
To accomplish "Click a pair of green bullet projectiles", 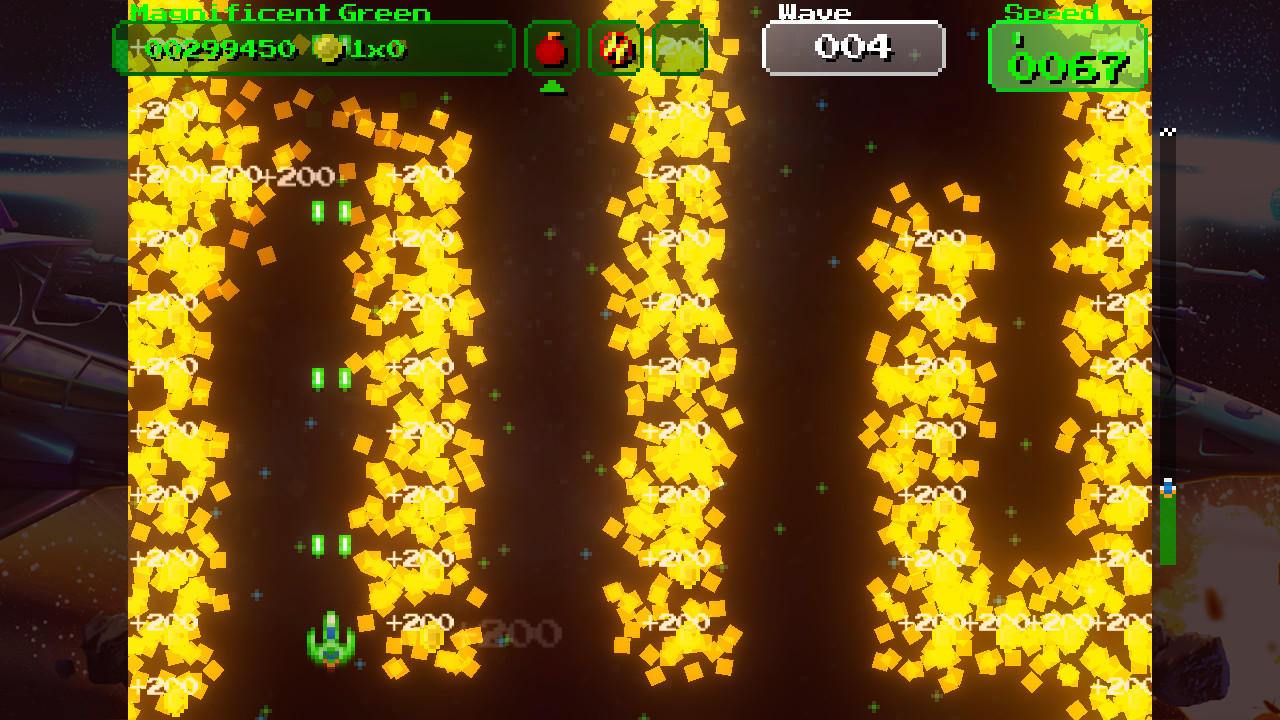I will tap(329, 210).
